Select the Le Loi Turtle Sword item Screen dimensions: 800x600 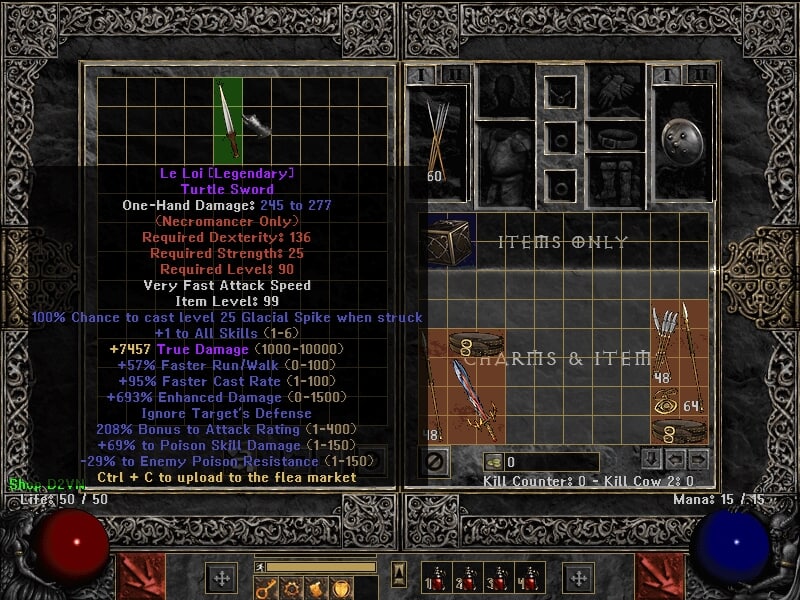(228, 122)
